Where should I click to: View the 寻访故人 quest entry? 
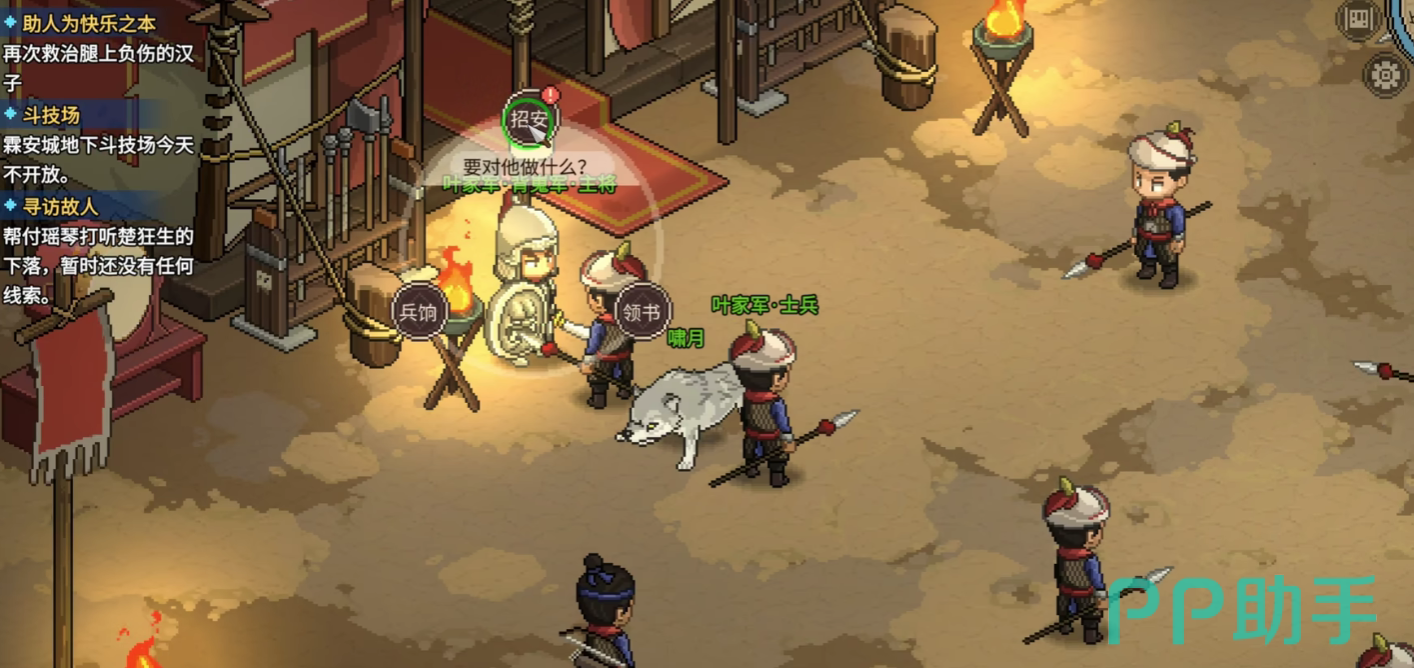[x=60, y=207]
